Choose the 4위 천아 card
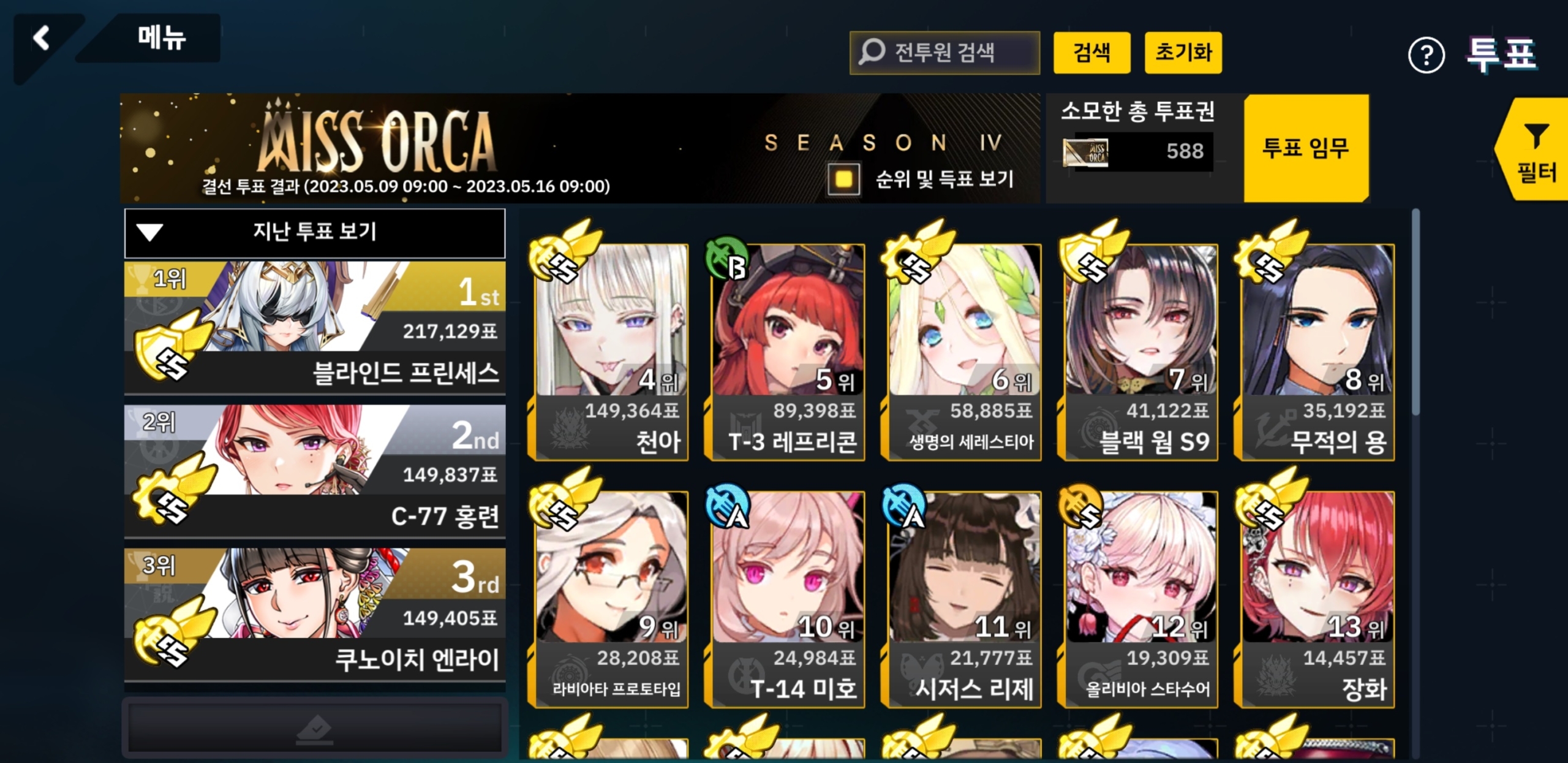Image resolution: width=1568 pixels, height=763 pixels. (x=611, y=352)
